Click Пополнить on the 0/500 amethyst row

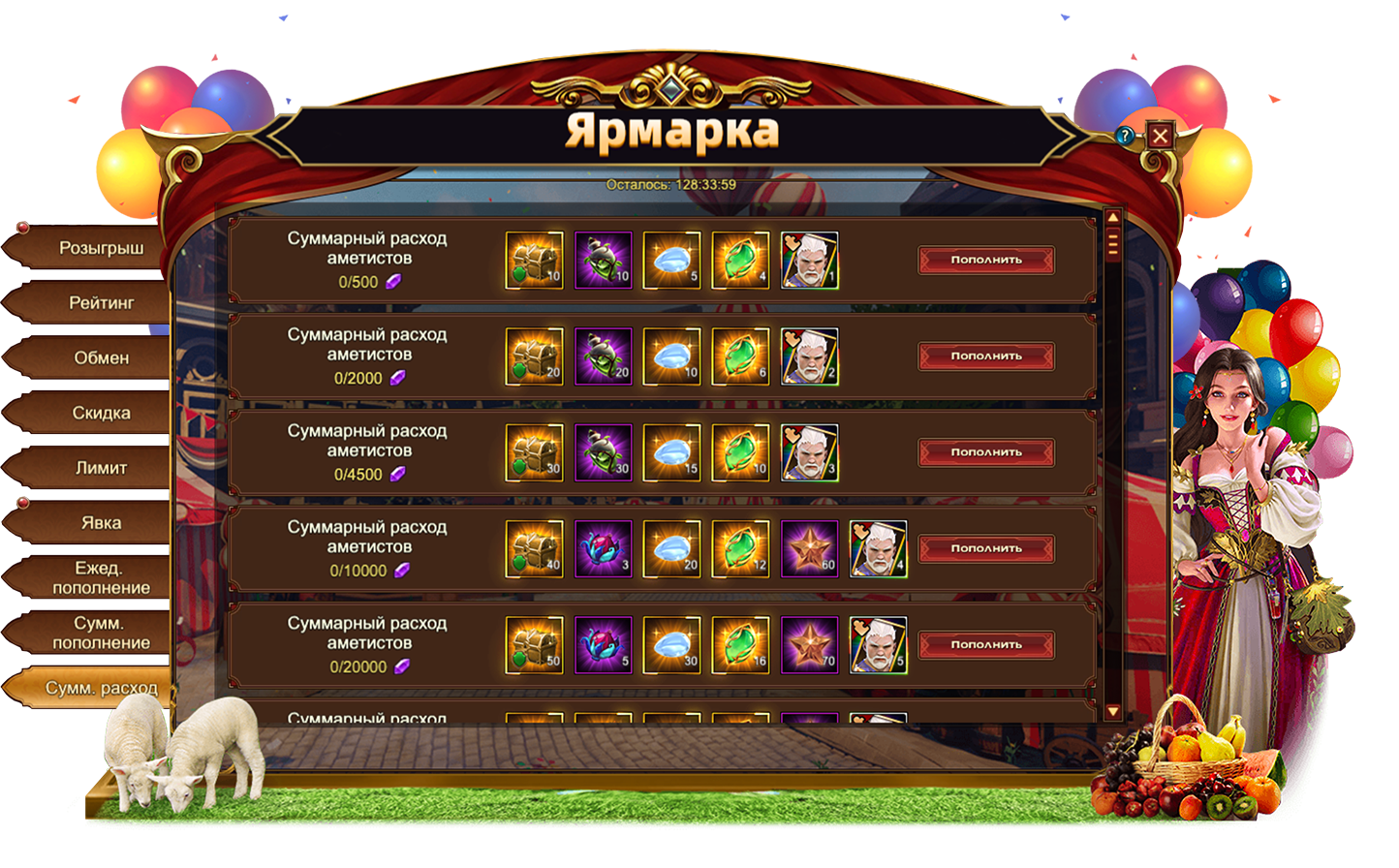tap(986, 260)
